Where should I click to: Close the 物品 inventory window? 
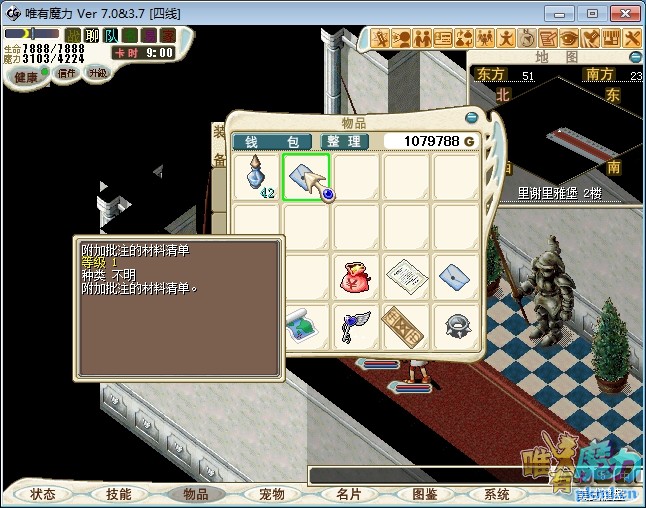click(471, 117)
